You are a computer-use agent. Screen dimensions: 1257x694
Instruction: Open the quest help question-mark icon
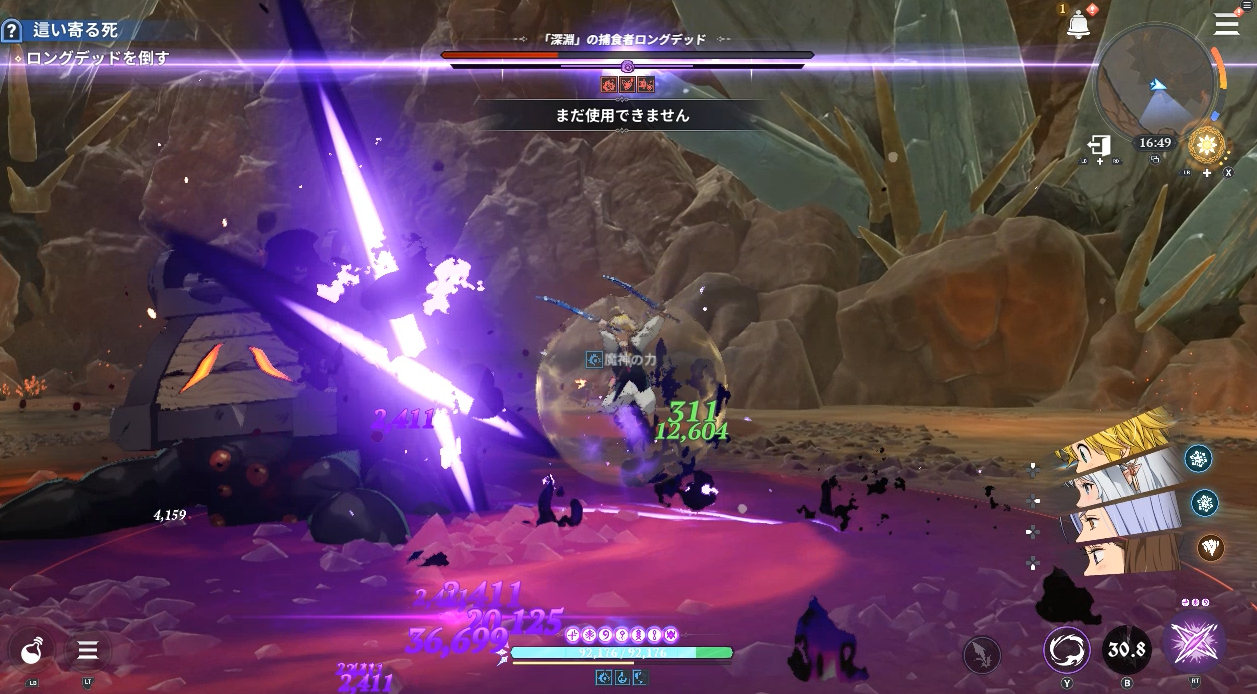(x=11, y=31)
